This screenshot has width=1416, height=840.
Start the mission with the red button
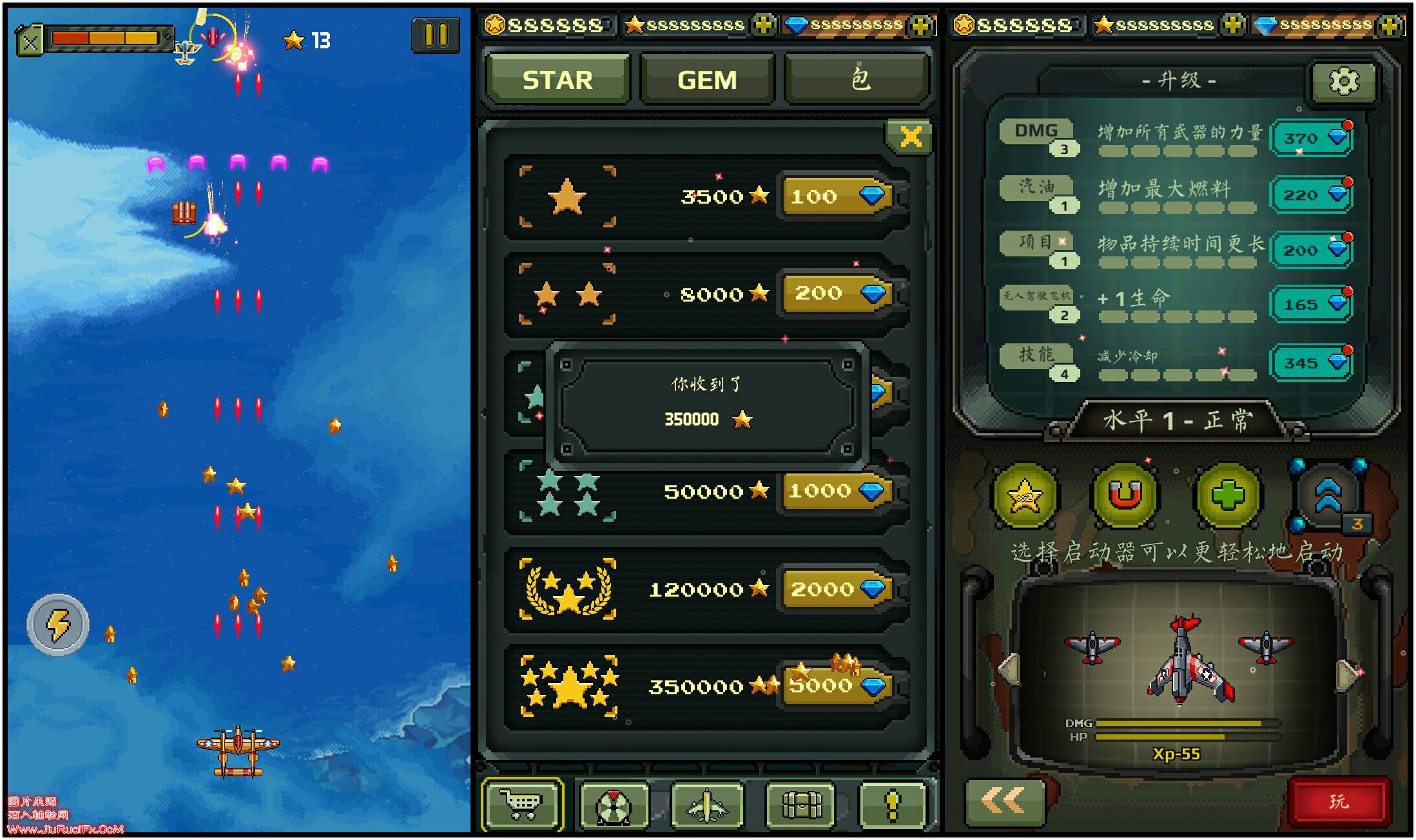(x=1339, y=801)
